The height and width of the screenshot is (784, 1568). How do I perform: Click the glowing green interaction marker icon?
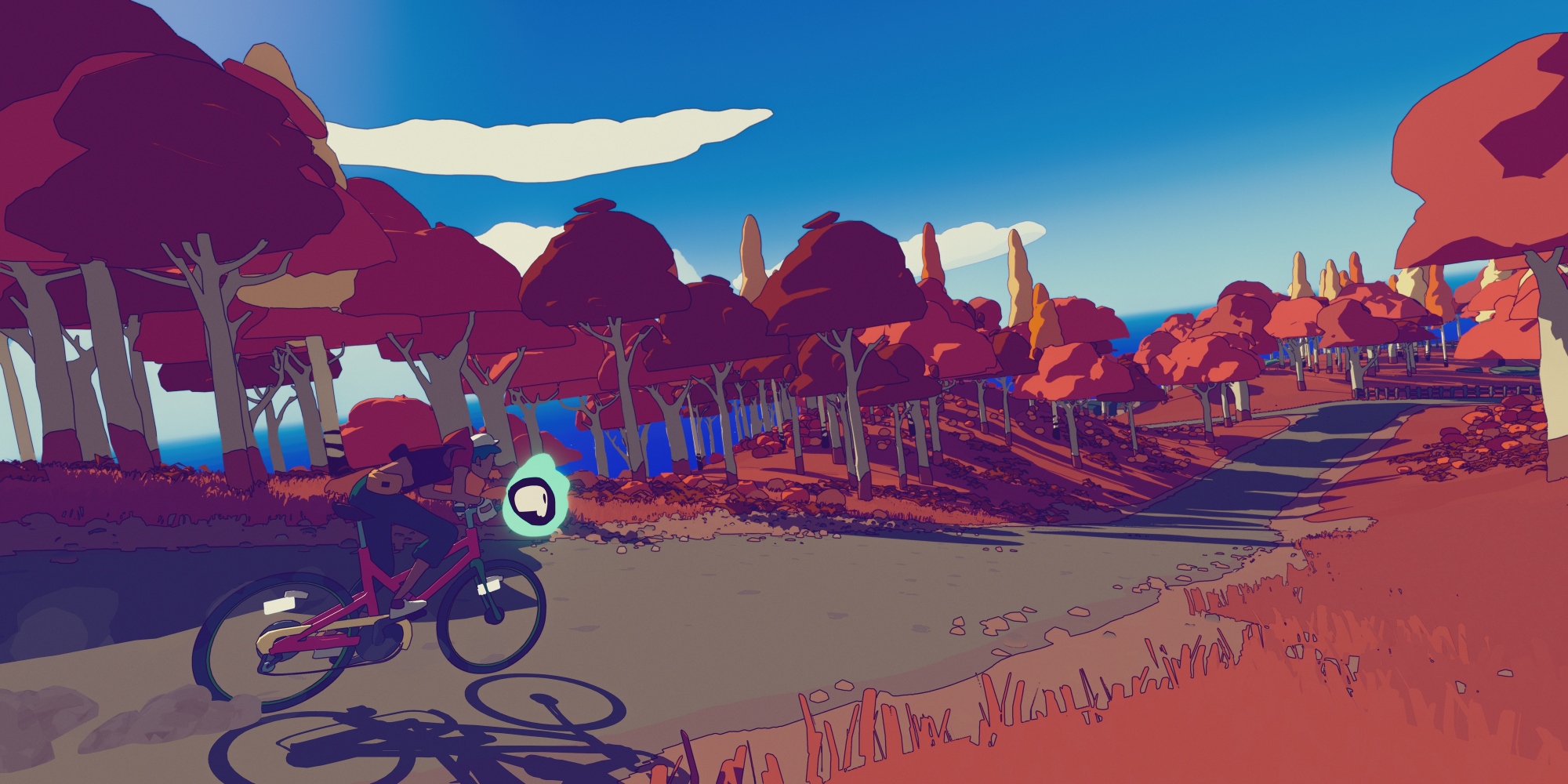(x=535, y=502)
